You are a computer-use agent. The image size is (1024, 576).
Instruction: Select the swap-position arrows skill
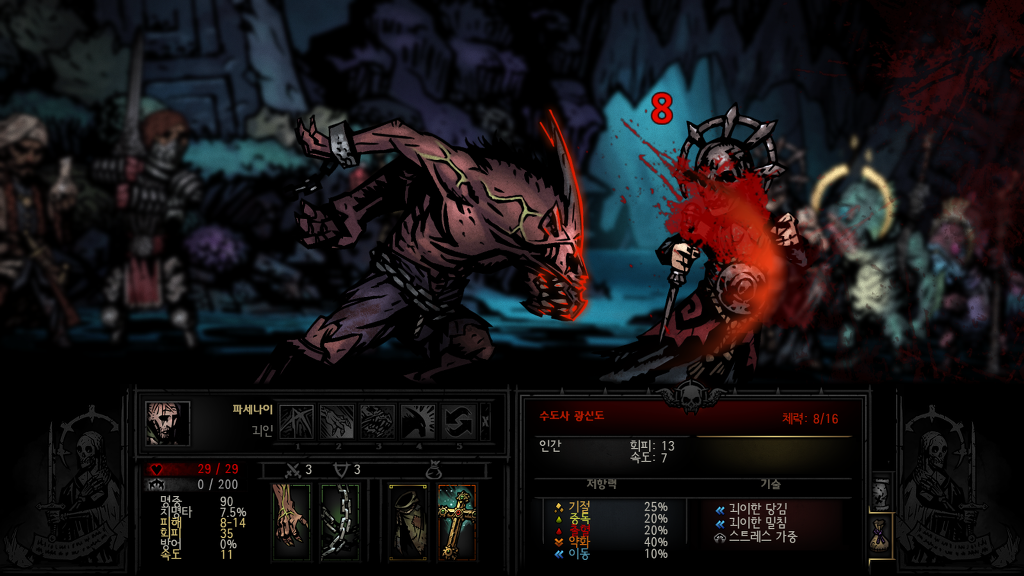pyautogui.click(x=459, y=422)
